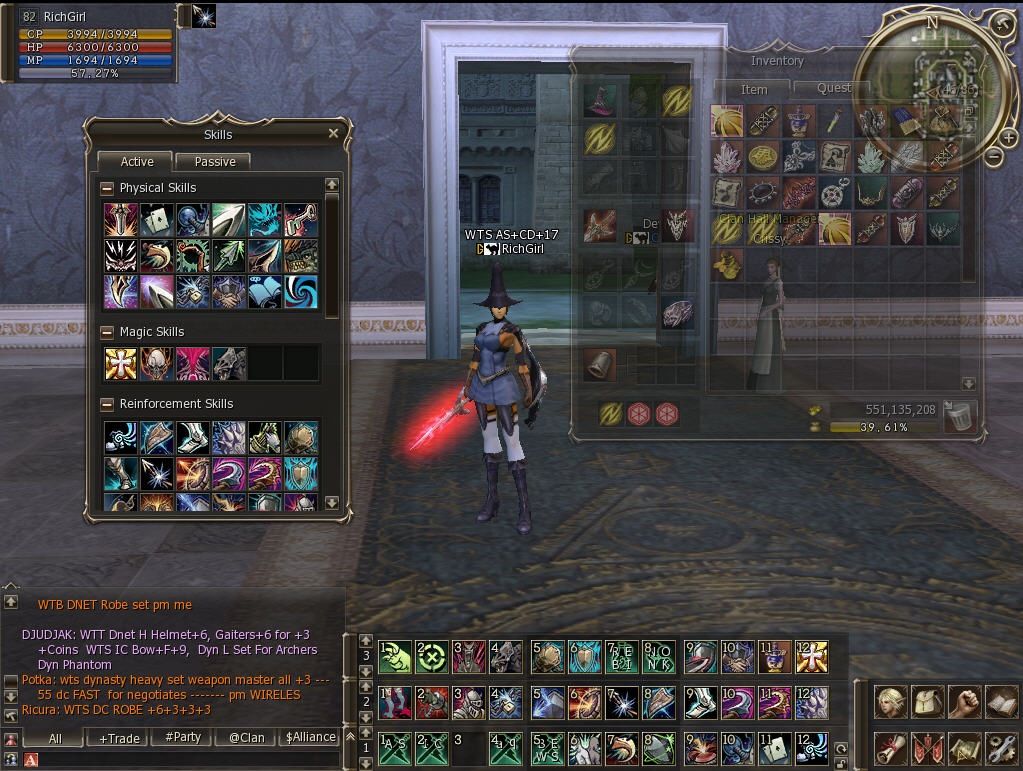Screen dimensions: 1023x771
Task: Open the @Clan chat channel
Action: coord(246,738)
